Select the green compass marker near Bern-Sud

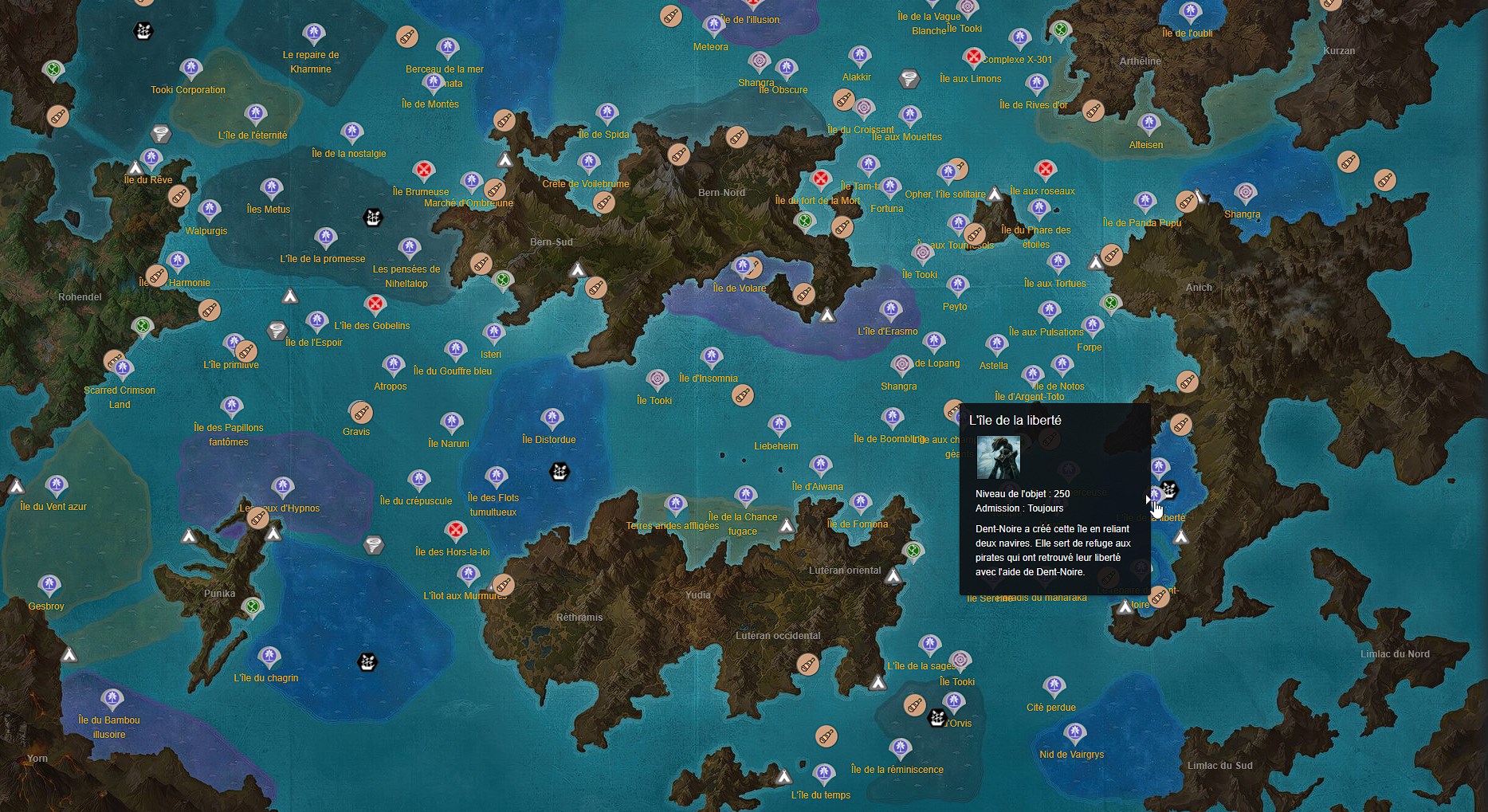click(503, 280)
